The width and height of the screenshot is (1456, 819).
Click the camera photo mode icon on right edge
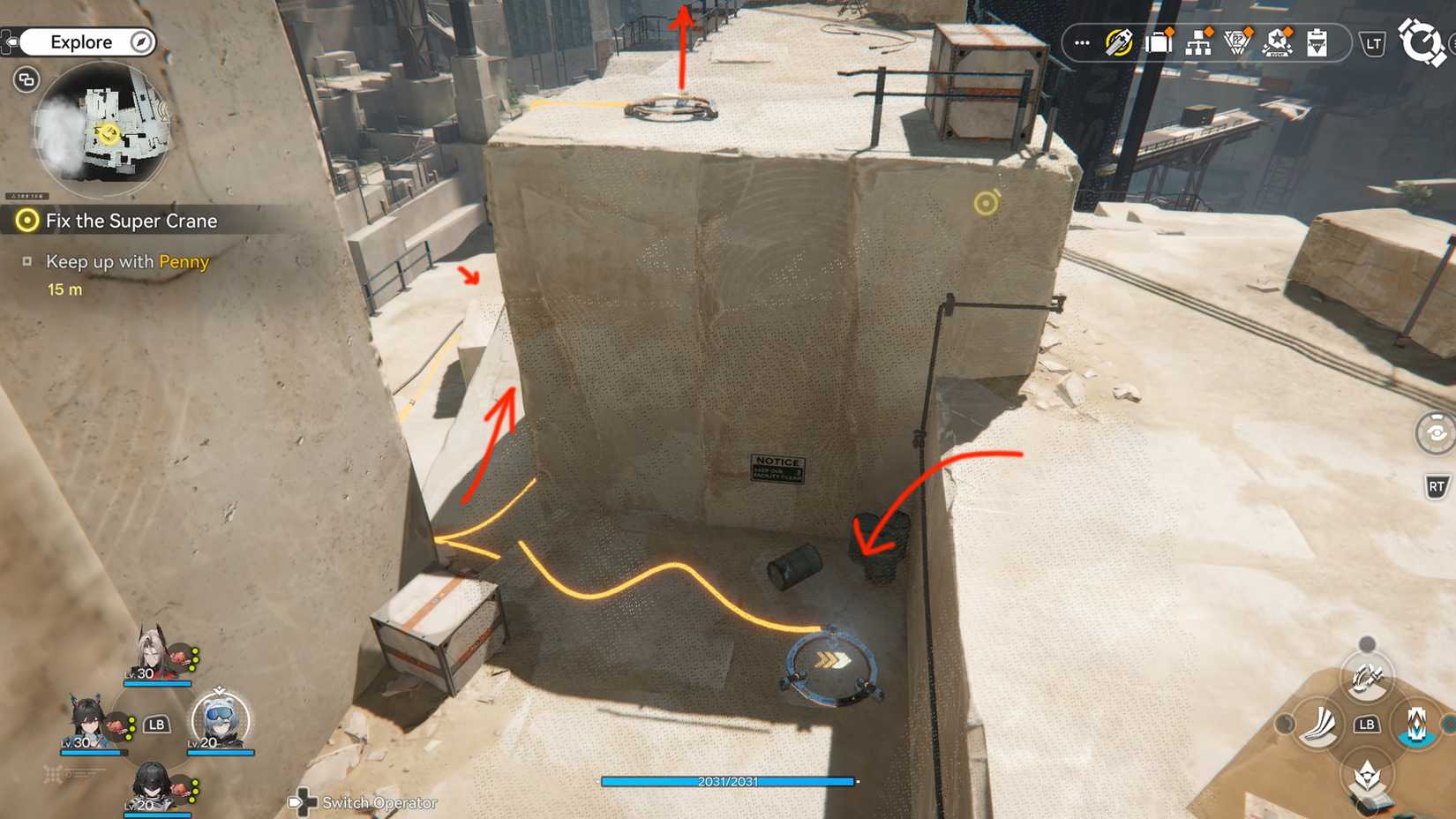[1437, 432]
